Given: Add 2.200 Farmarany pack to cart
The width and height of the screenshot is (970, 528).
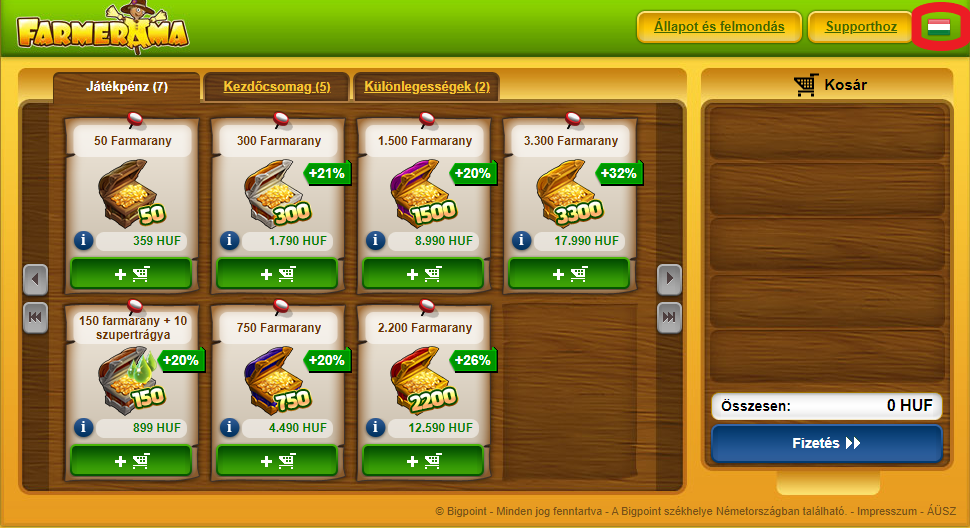Looking at the screenshot, I should pyautogui.click(x=422, y=460).
